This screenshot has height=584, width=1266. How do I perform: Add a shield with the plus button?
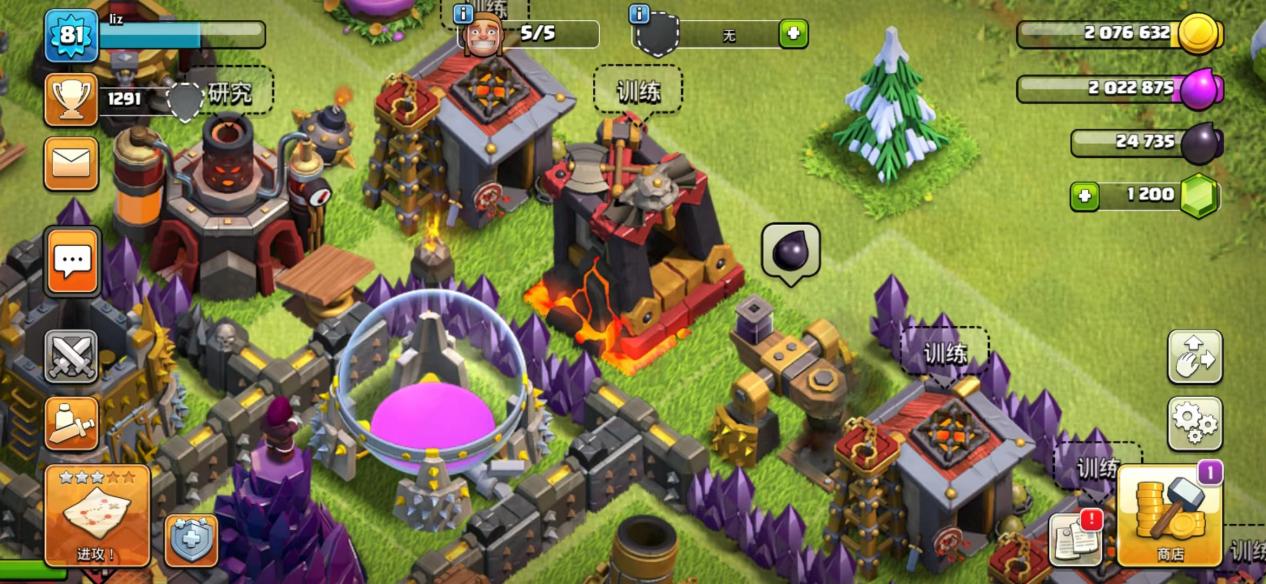click(793, 34)
